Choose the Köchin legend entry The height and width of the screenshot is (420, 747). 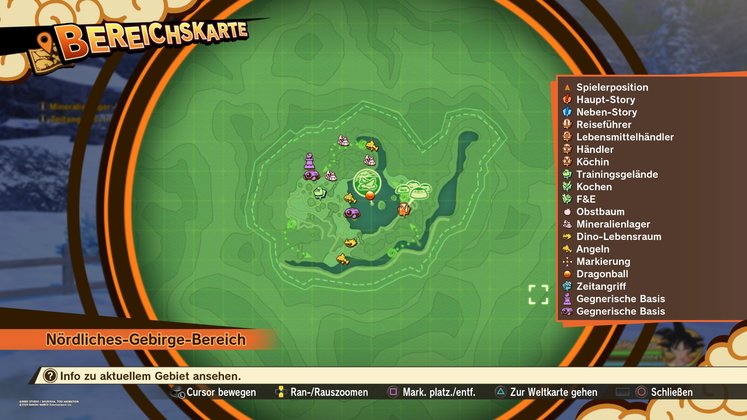(x=592, y=162)
